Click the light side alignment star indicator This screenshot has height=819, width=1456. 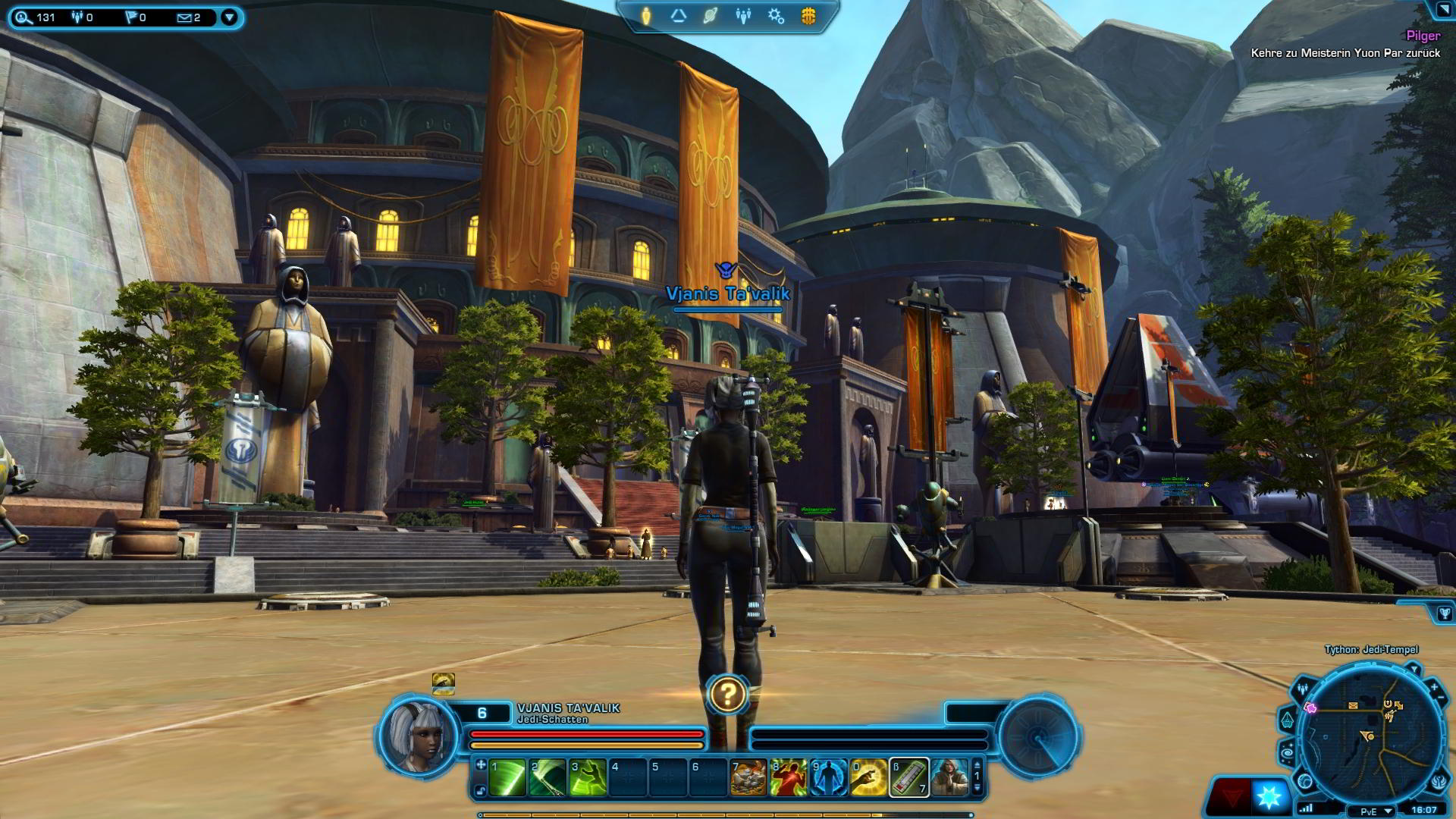point(1269,796)
